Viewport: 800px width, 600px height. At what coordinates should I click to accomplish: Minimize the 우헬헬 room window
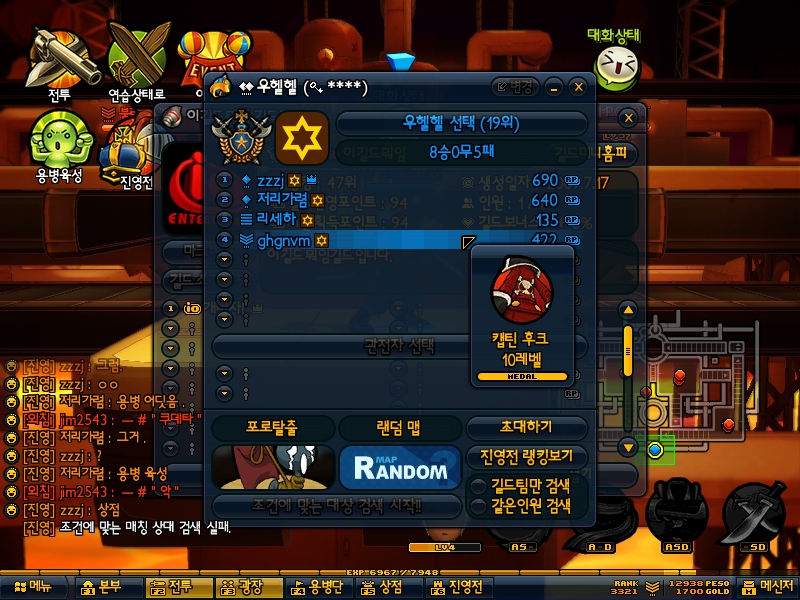[x=555, y=87]
